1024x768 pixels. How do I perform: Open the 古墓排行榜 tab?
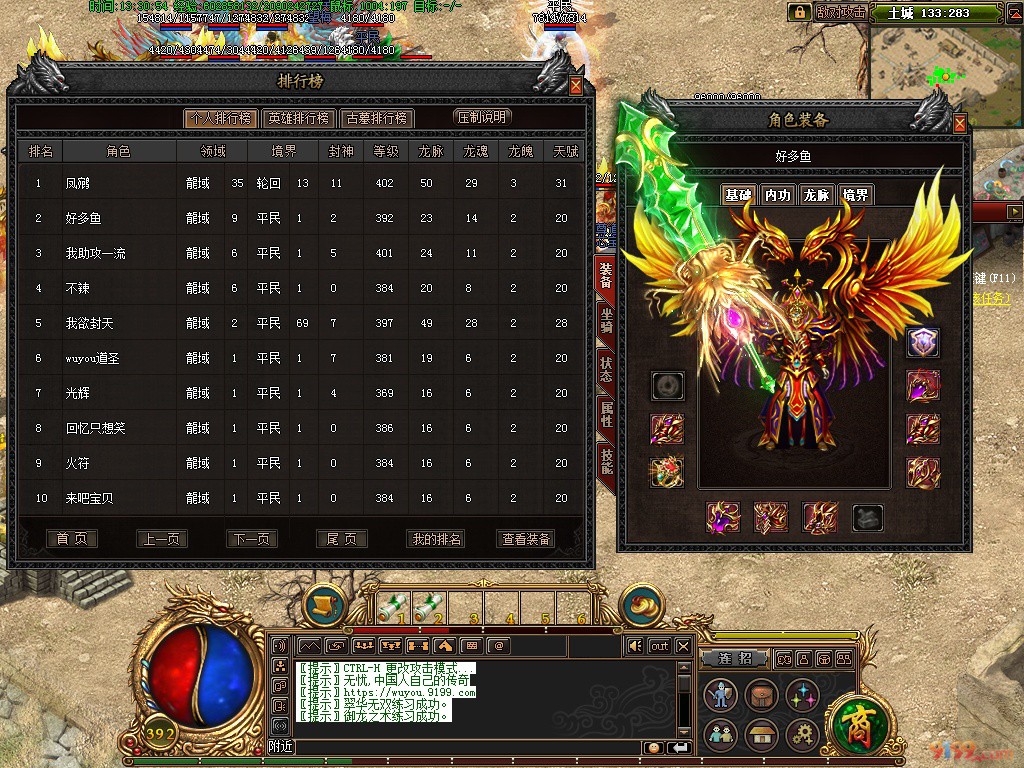pyautogui.click(x=376, y=117)
